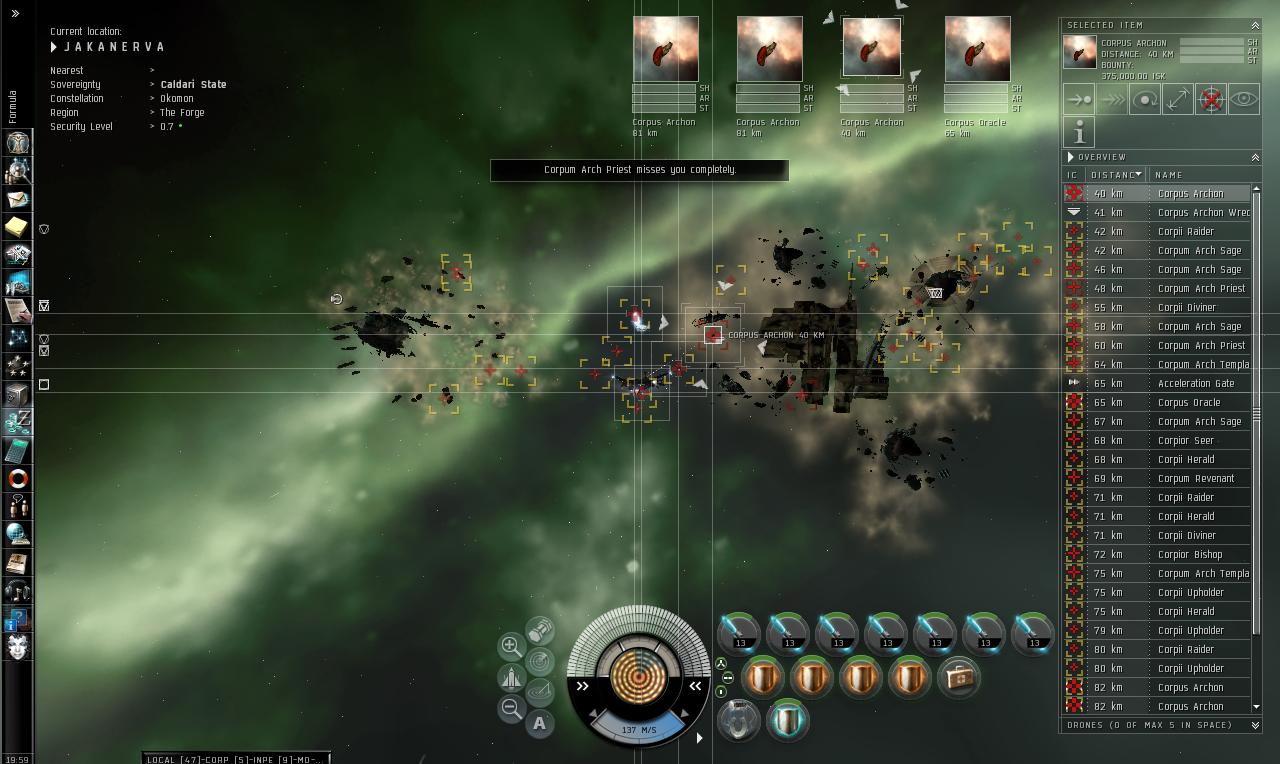
Task: Activate the magnet module in bottom row
Action: click(x=739, y=722)
